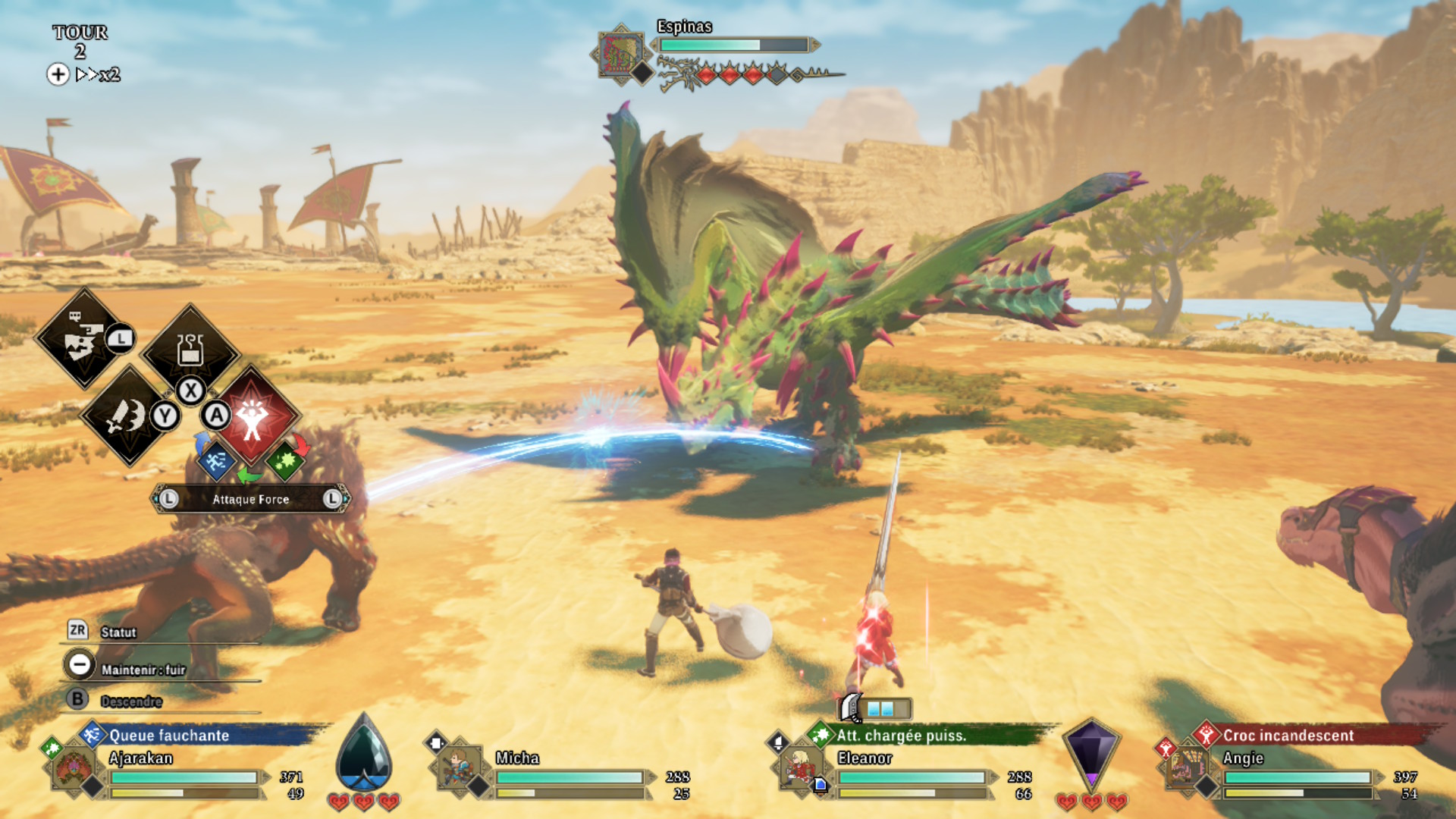The image size is (1456, 819).
Task: Open the monstie command diamond with speech bubble
Action: click(x=83, y=339)
